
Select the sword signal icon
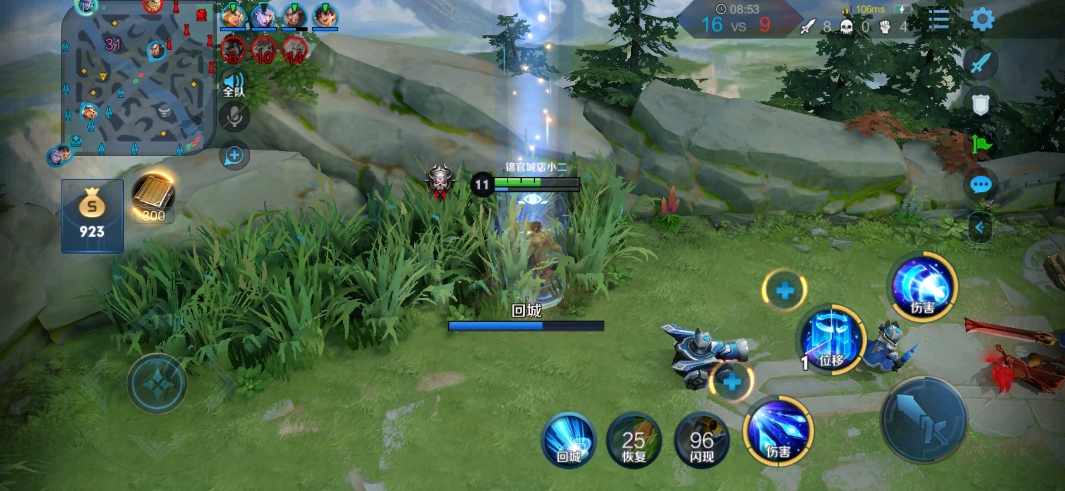coord(981,63)
